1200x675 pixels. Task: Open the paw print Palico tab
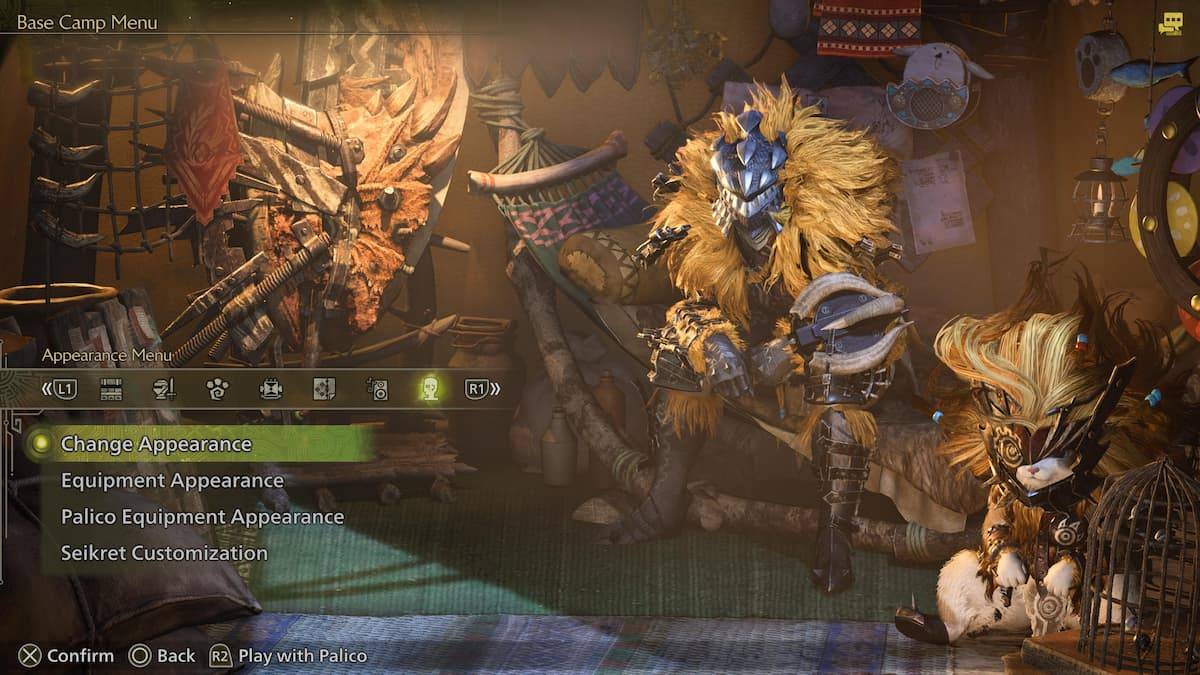(x=217, y=389)
